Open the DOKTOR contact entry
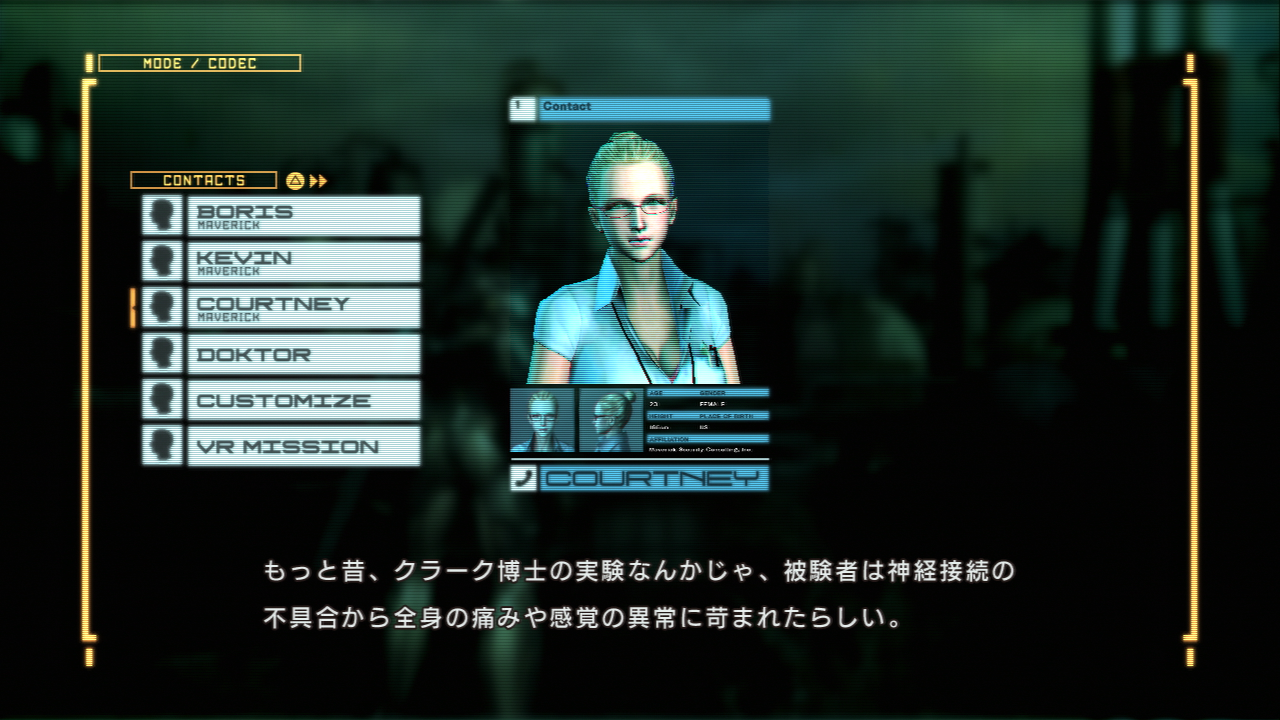Viewport: 1280px width, 720px height. (300, 353)
